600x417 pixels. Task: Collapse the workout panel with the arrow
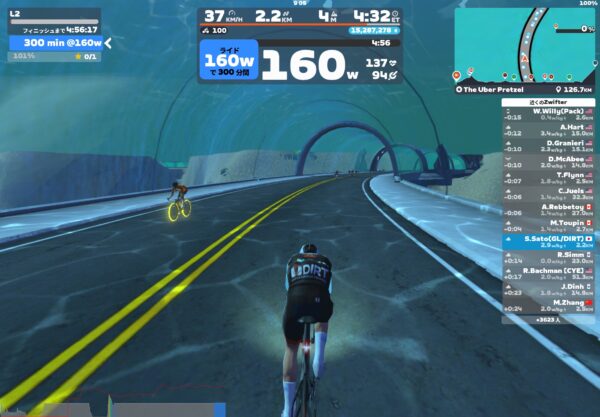click(108, 43)
